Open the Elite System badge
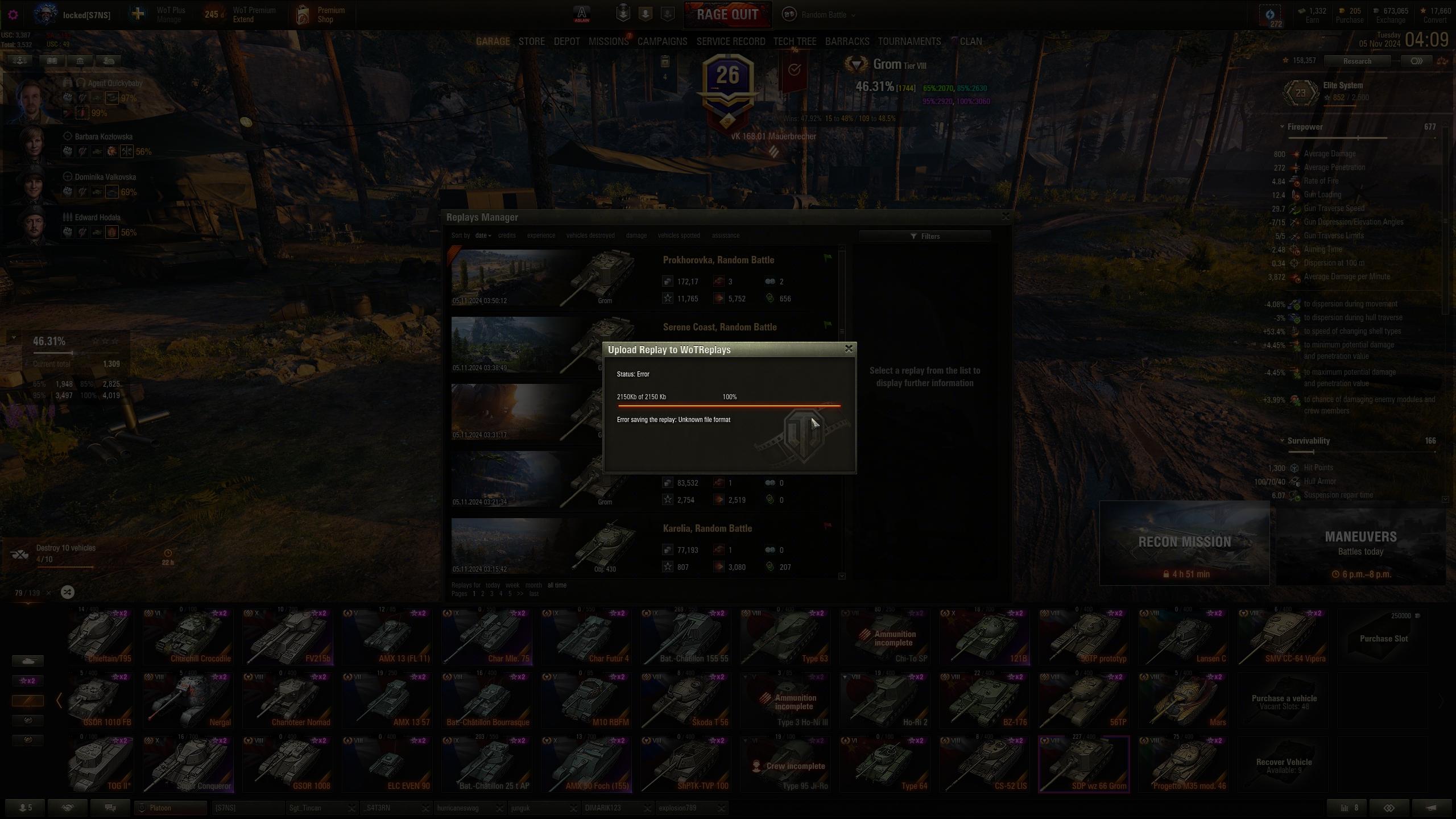The height and width of the screenshot is (819, 1456). (1301, 92)
